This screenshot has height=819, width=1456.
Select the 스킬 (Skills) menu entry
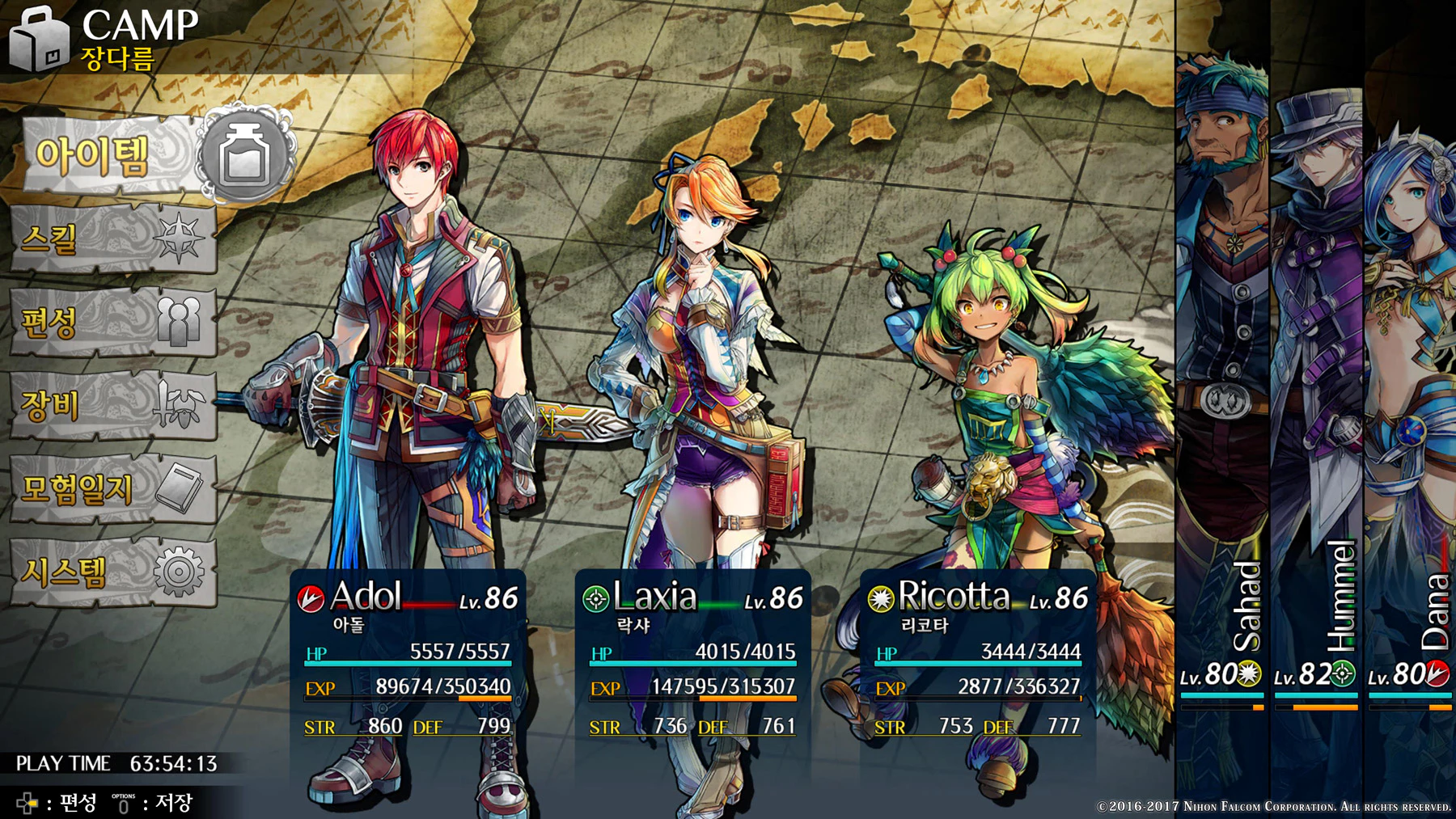(x=113, y=239)
